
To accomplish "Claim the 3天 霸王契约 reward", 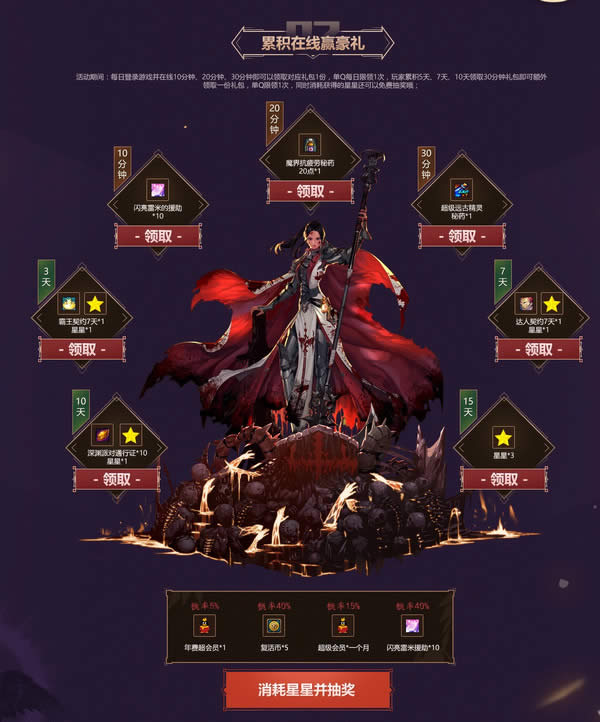I will (x=81, y=349).
